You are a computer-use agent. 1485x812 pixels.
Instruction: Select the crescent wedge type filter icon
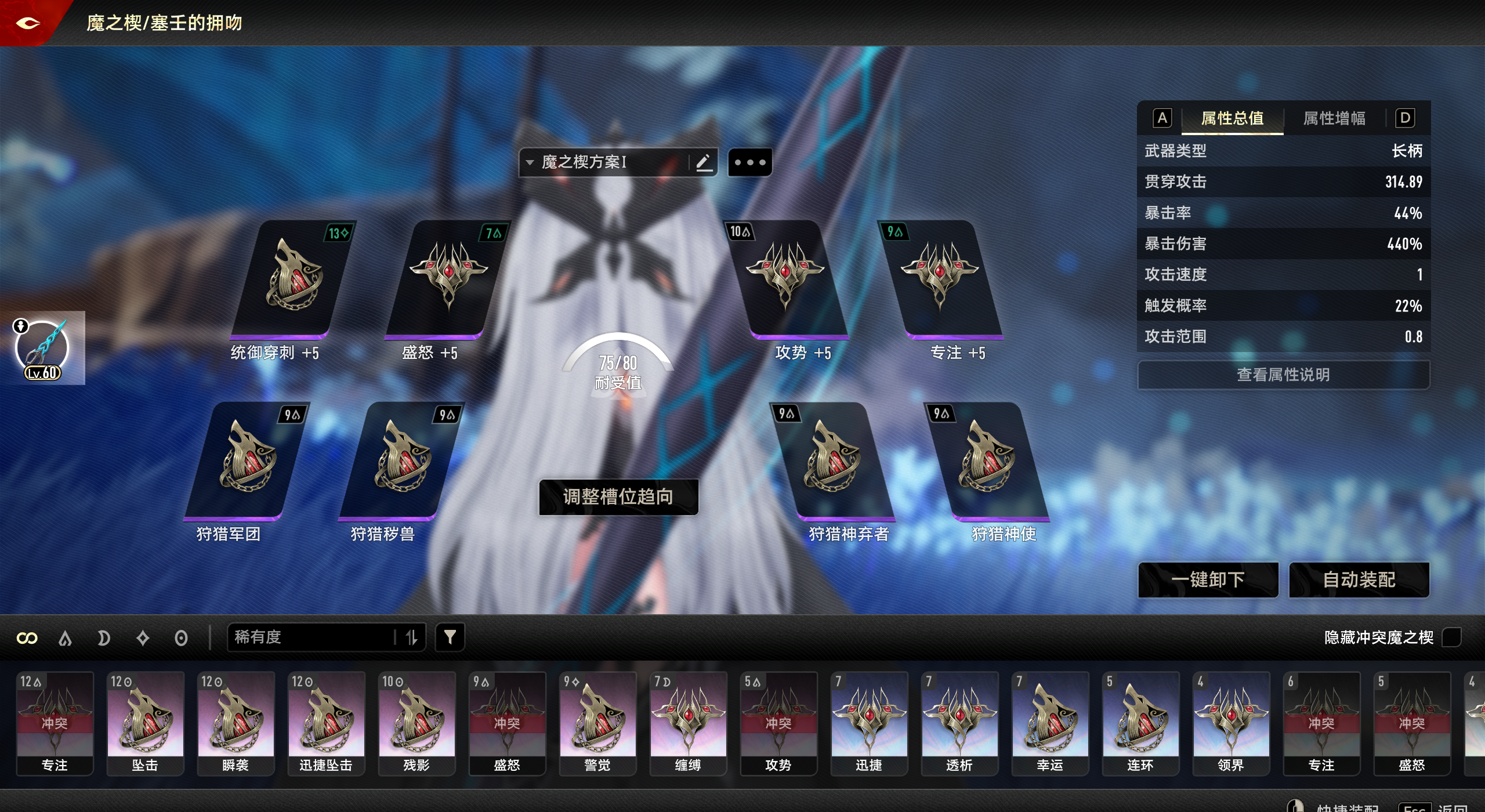coord(104,637)
